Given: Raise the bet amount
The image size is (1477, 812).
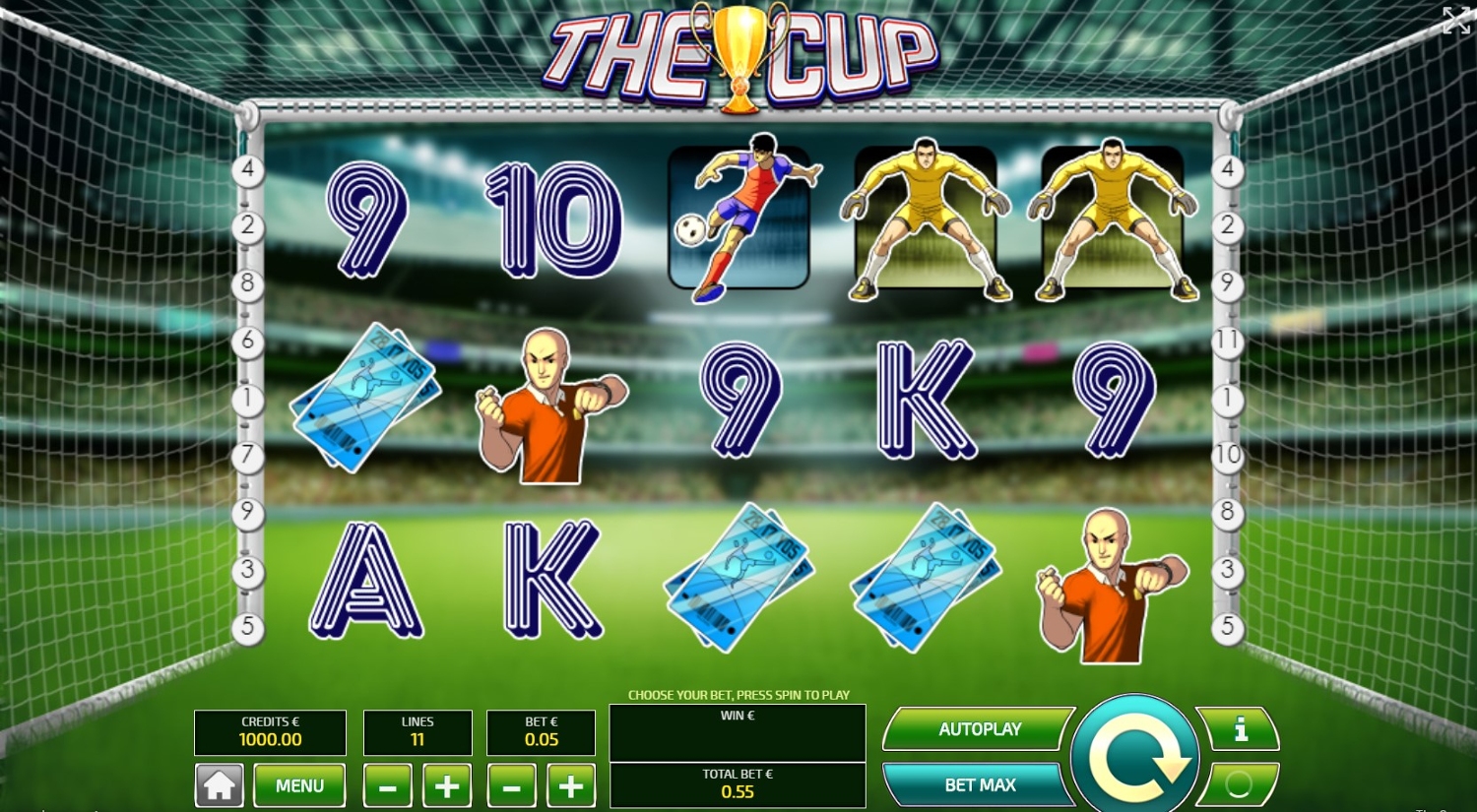Looking at the screenshot, I should pos(570,786).
